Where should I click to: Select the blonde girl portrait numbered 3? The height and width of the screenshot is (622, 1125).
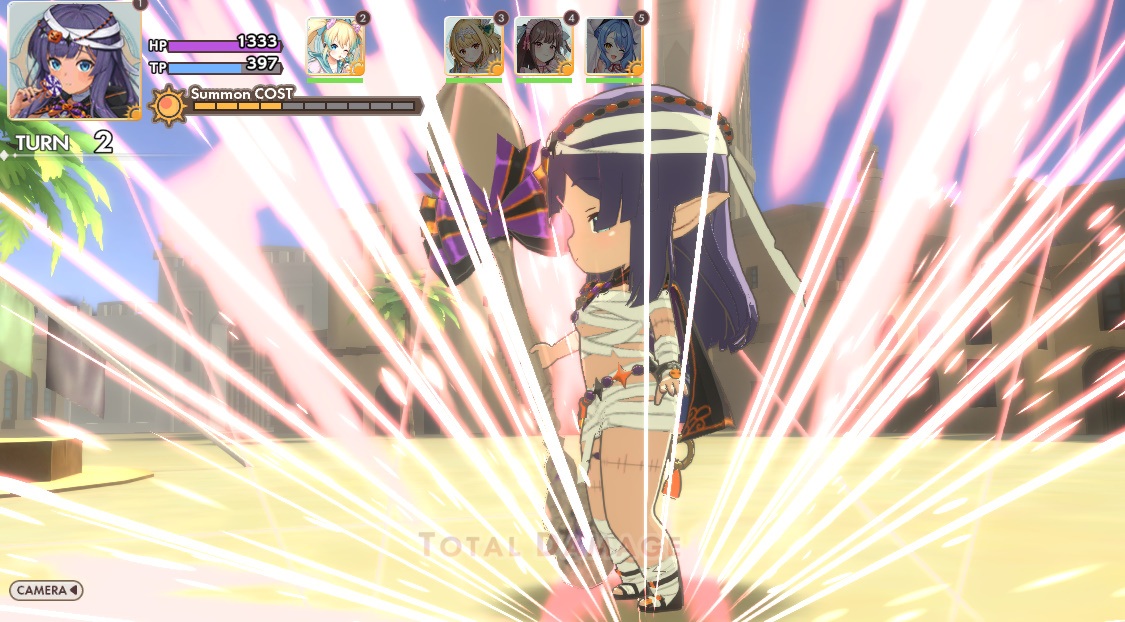474,46
